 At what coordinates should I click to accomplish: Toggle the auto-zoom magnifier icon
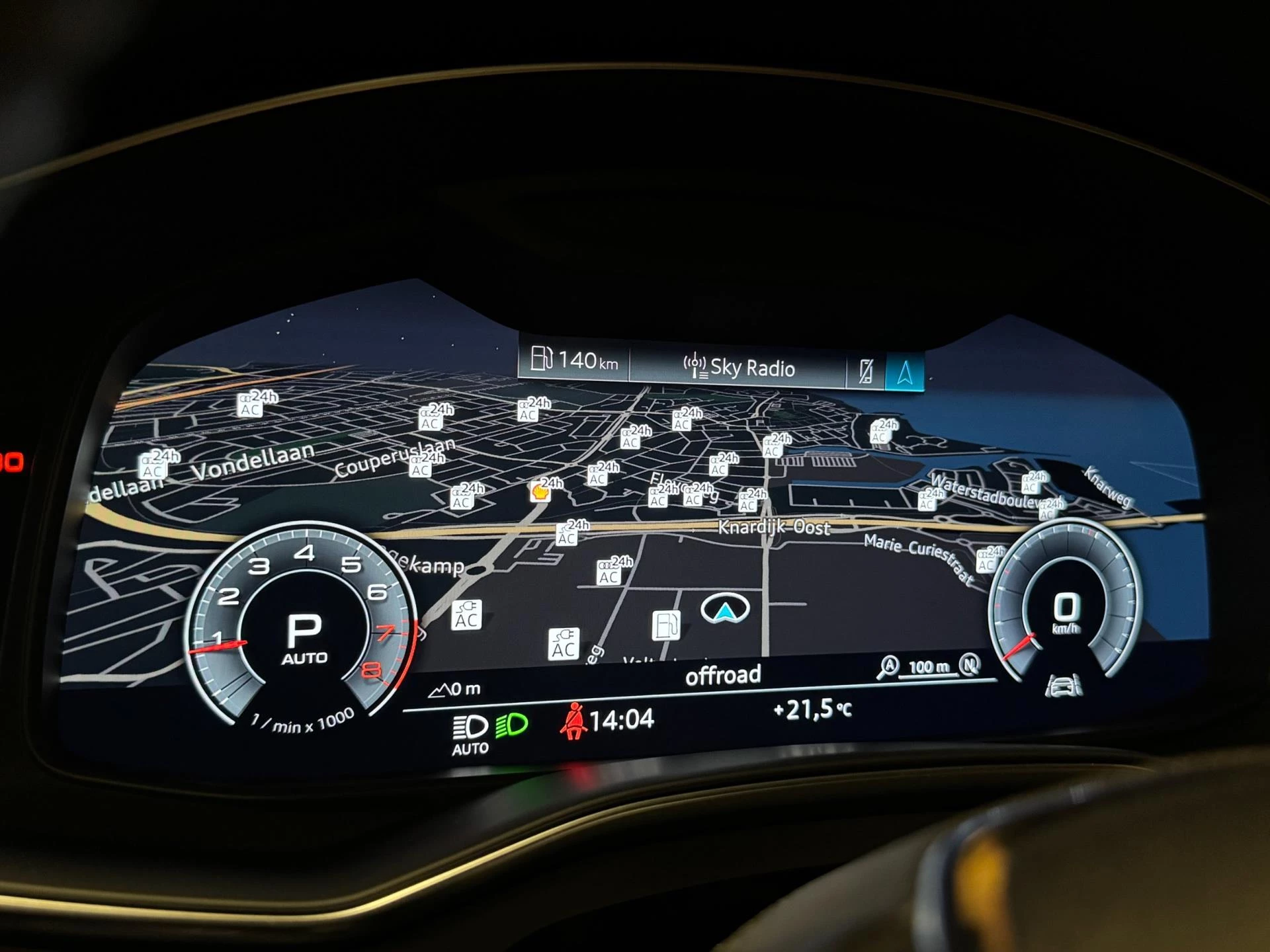[x=888, y=666]
